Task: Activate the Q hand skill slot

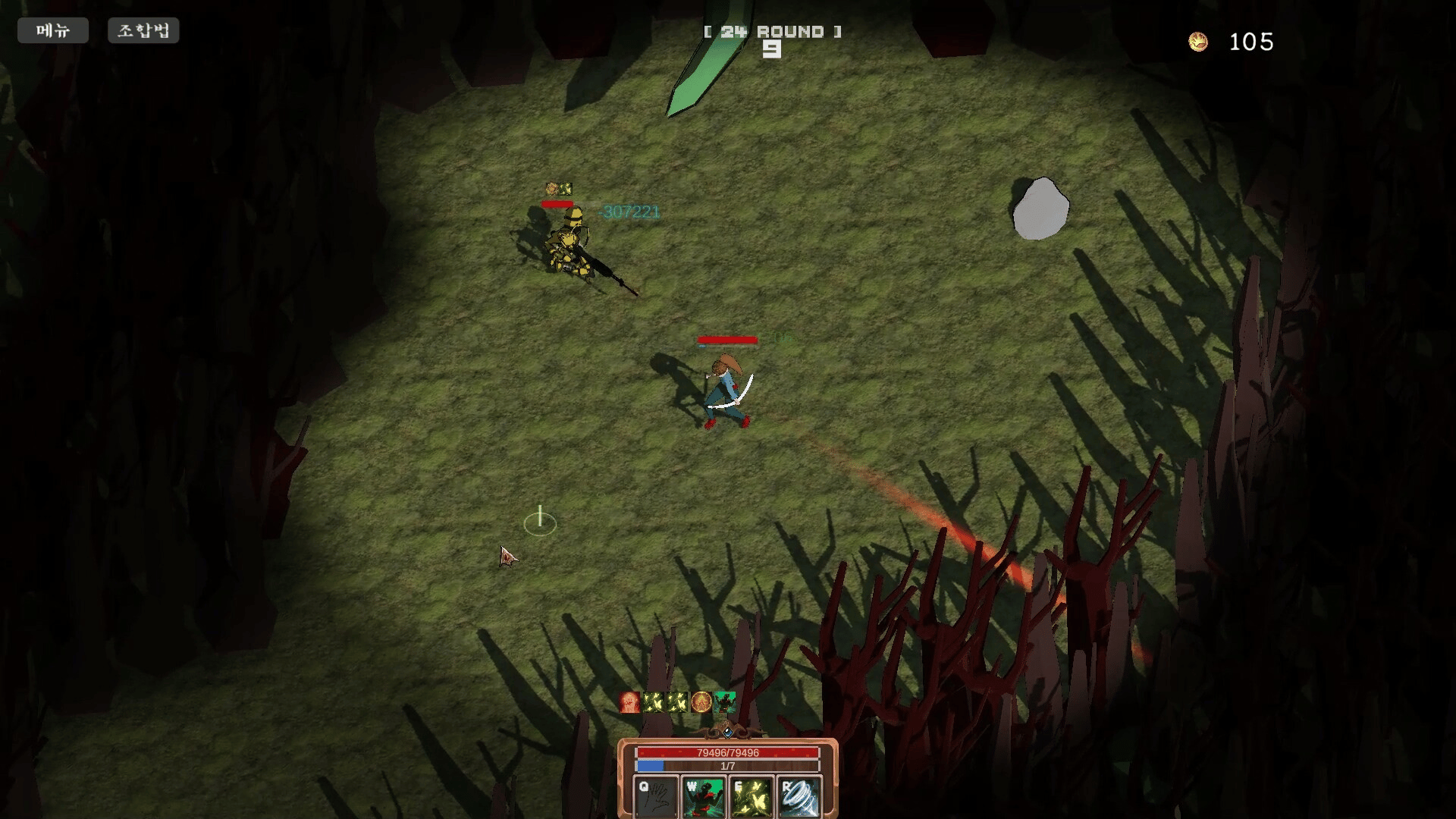Action: (656, 797)
